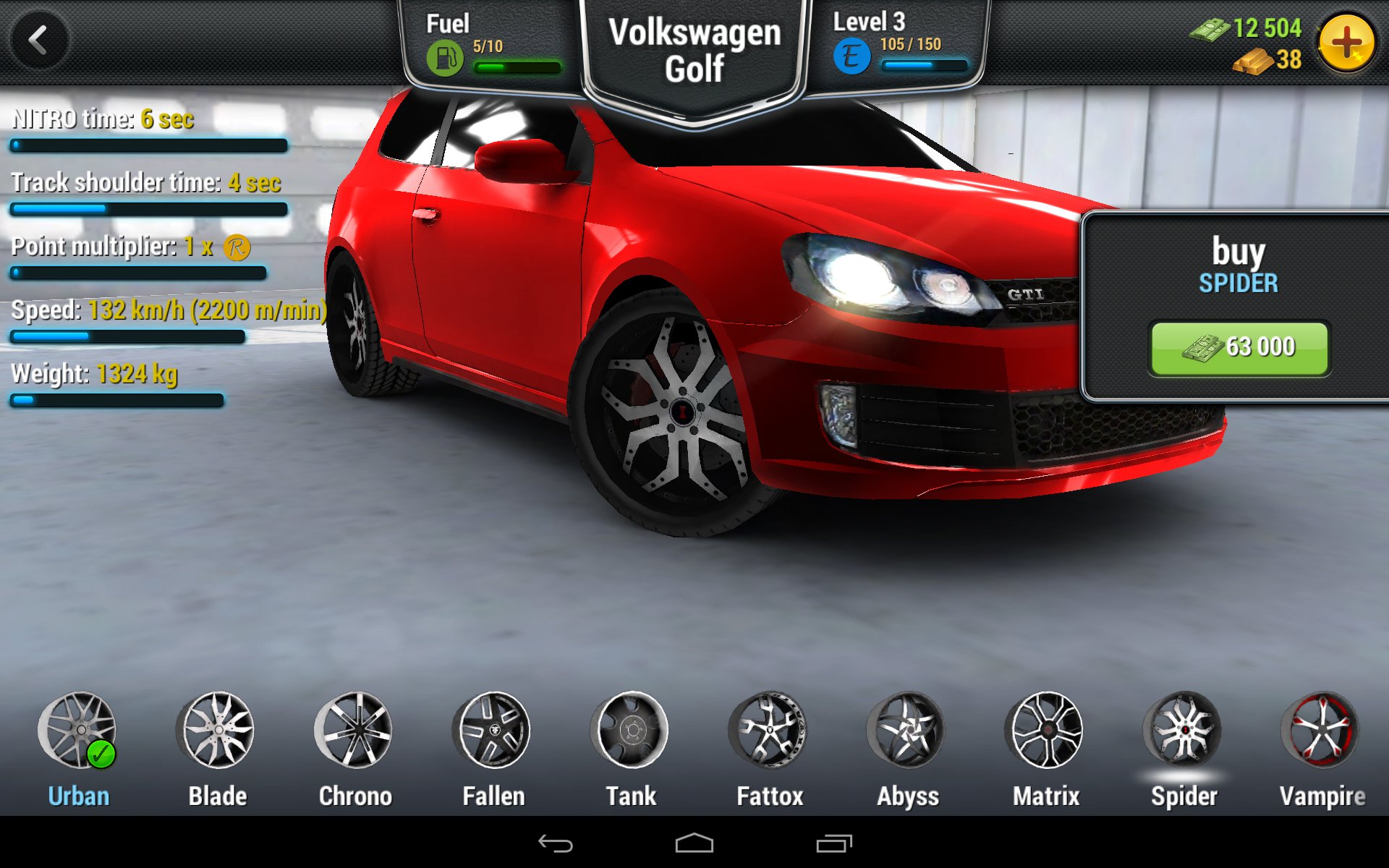Preview the Vampire wheel
Viewport: 1389px width, 868px height.
click(x=1321, y=731)
